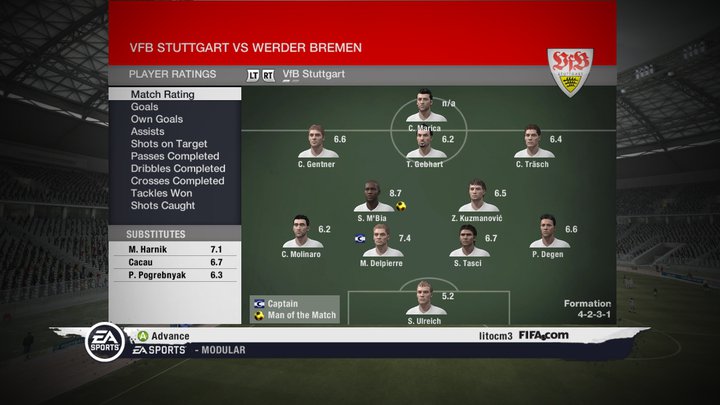
Task: Show the Own Goals ratings
Action: (155, 119)
